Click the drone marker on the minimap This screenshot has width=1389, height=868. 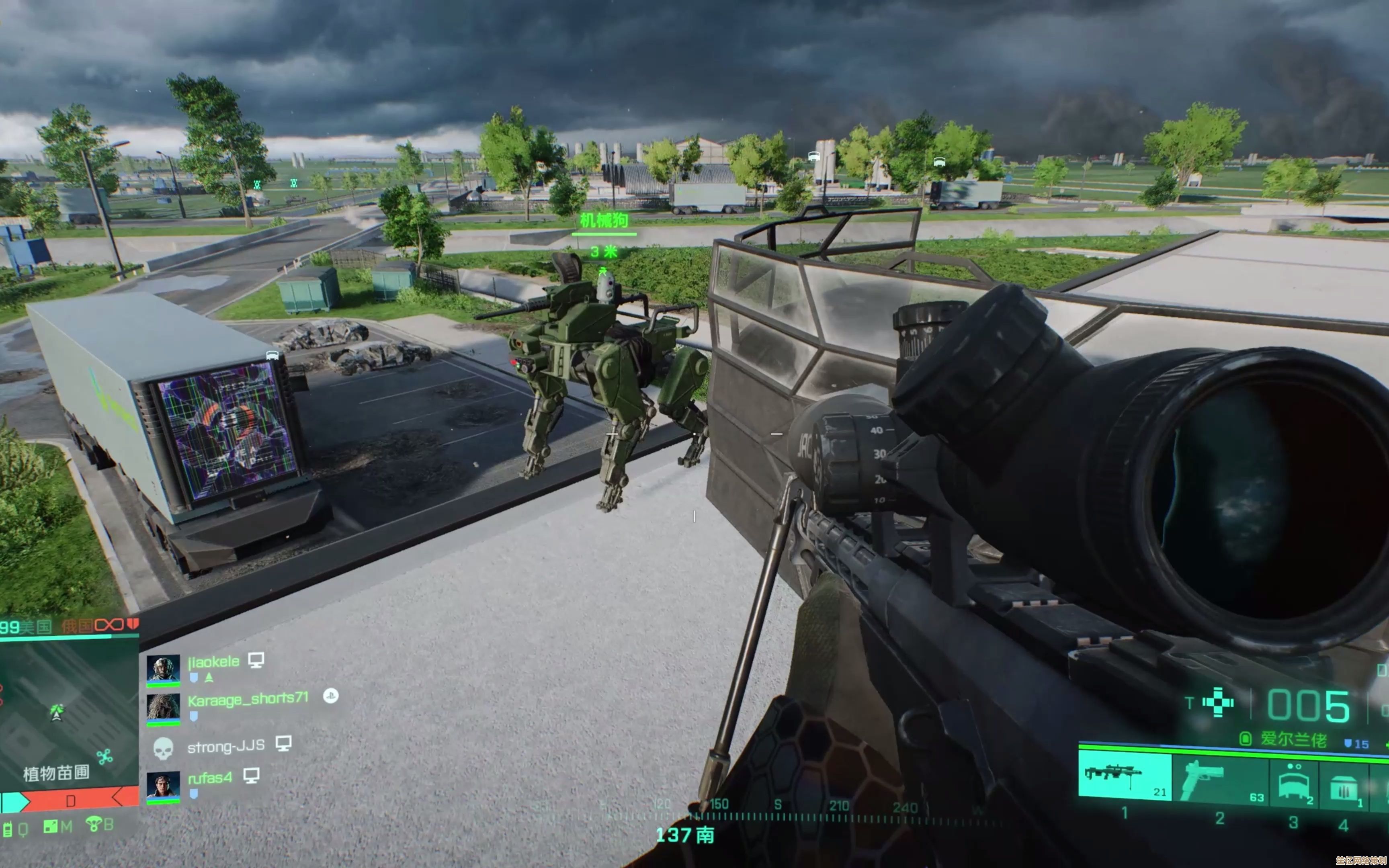104,757
